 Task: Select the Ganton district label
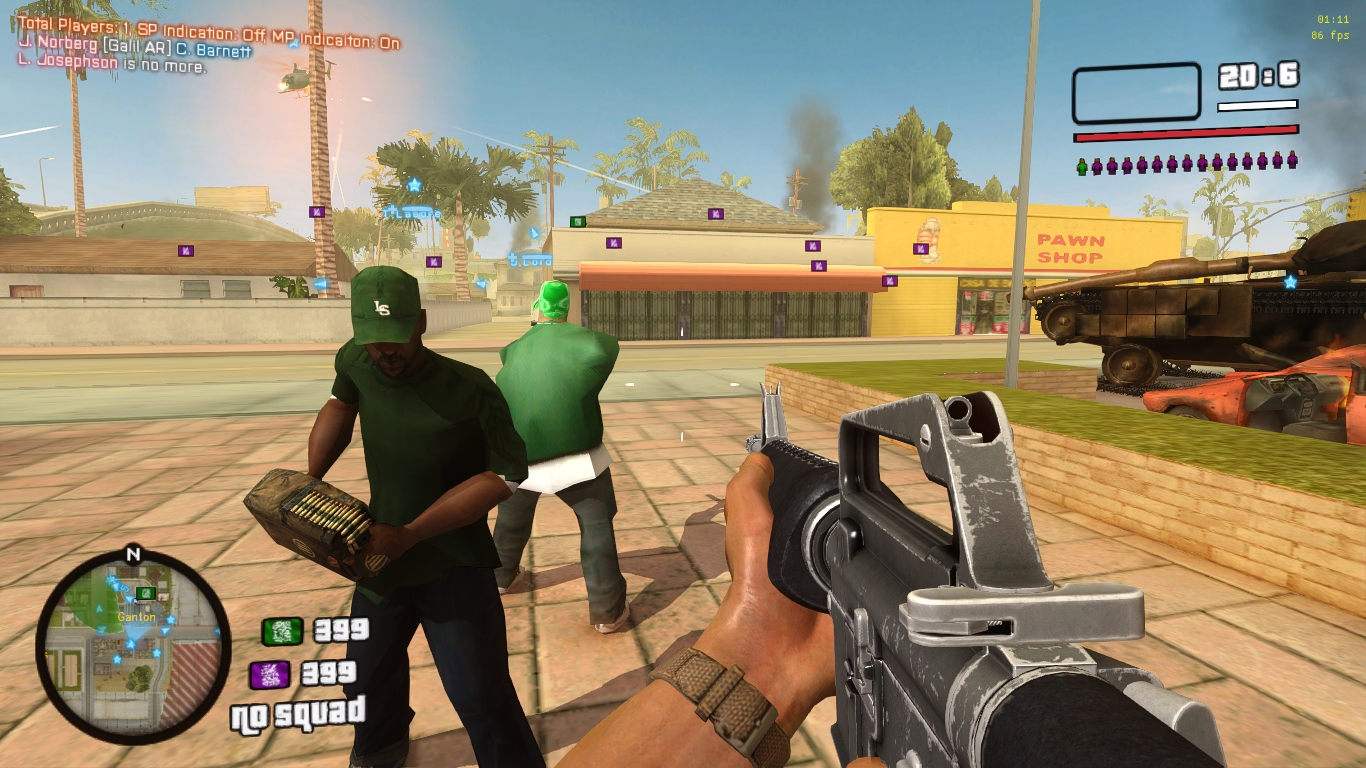[137, 617]
